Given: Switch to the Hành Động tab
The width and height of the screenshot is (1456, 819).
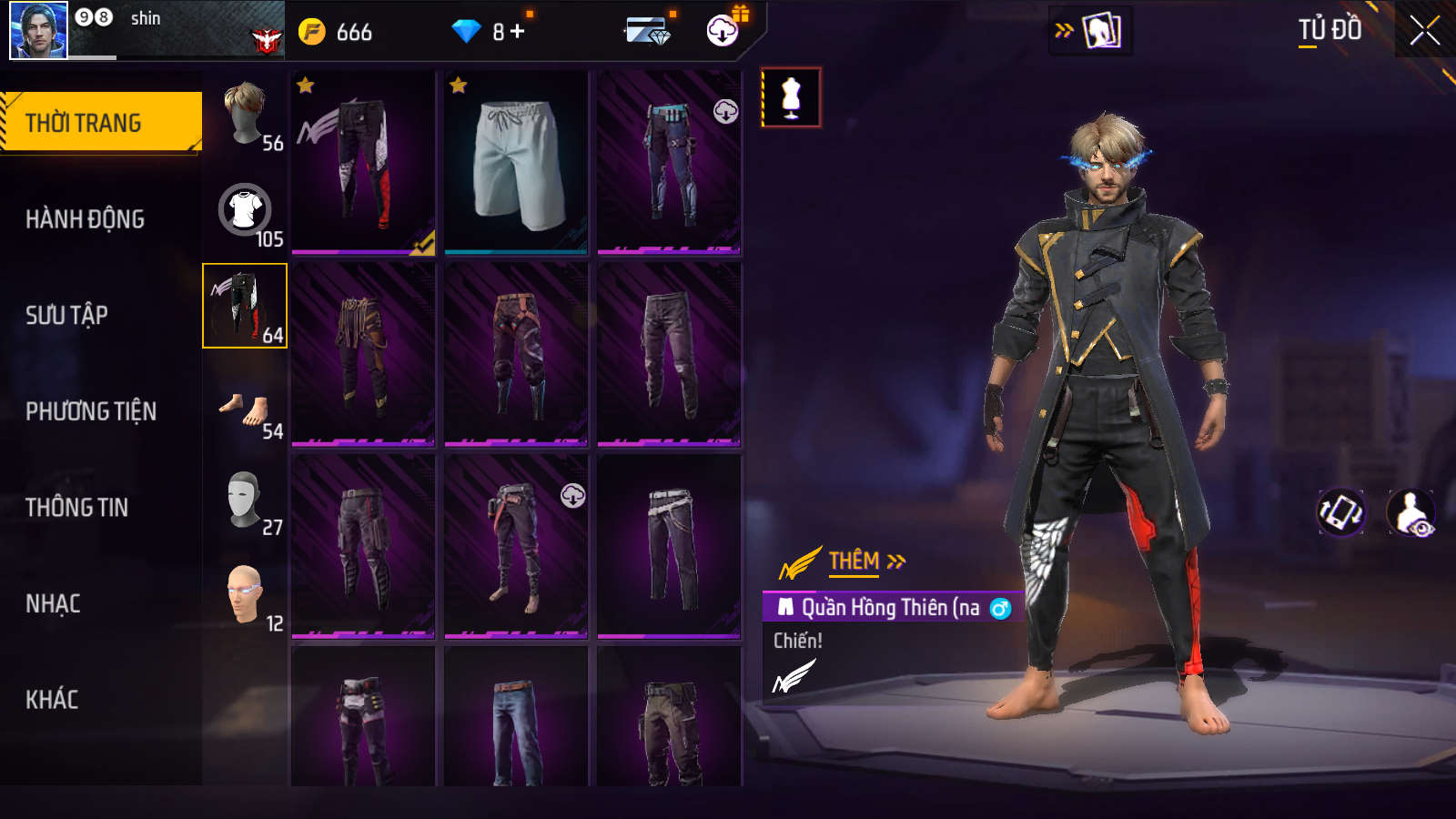Looking at the screenshot, I should (85, 219).
